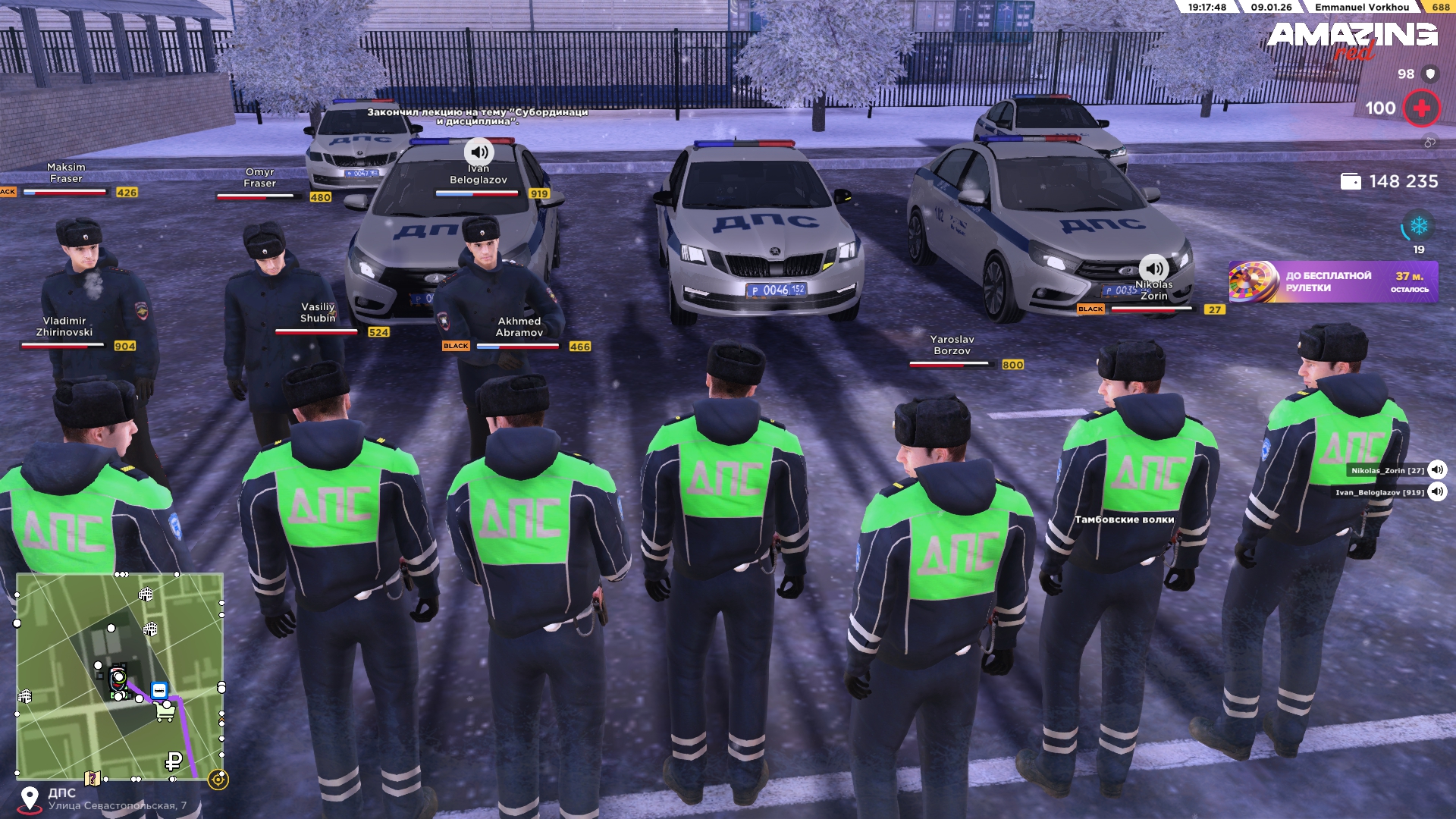Click the yellow target icon beside minimap
This screenshot has height=819, width=1456.
(x=218, y=780)
